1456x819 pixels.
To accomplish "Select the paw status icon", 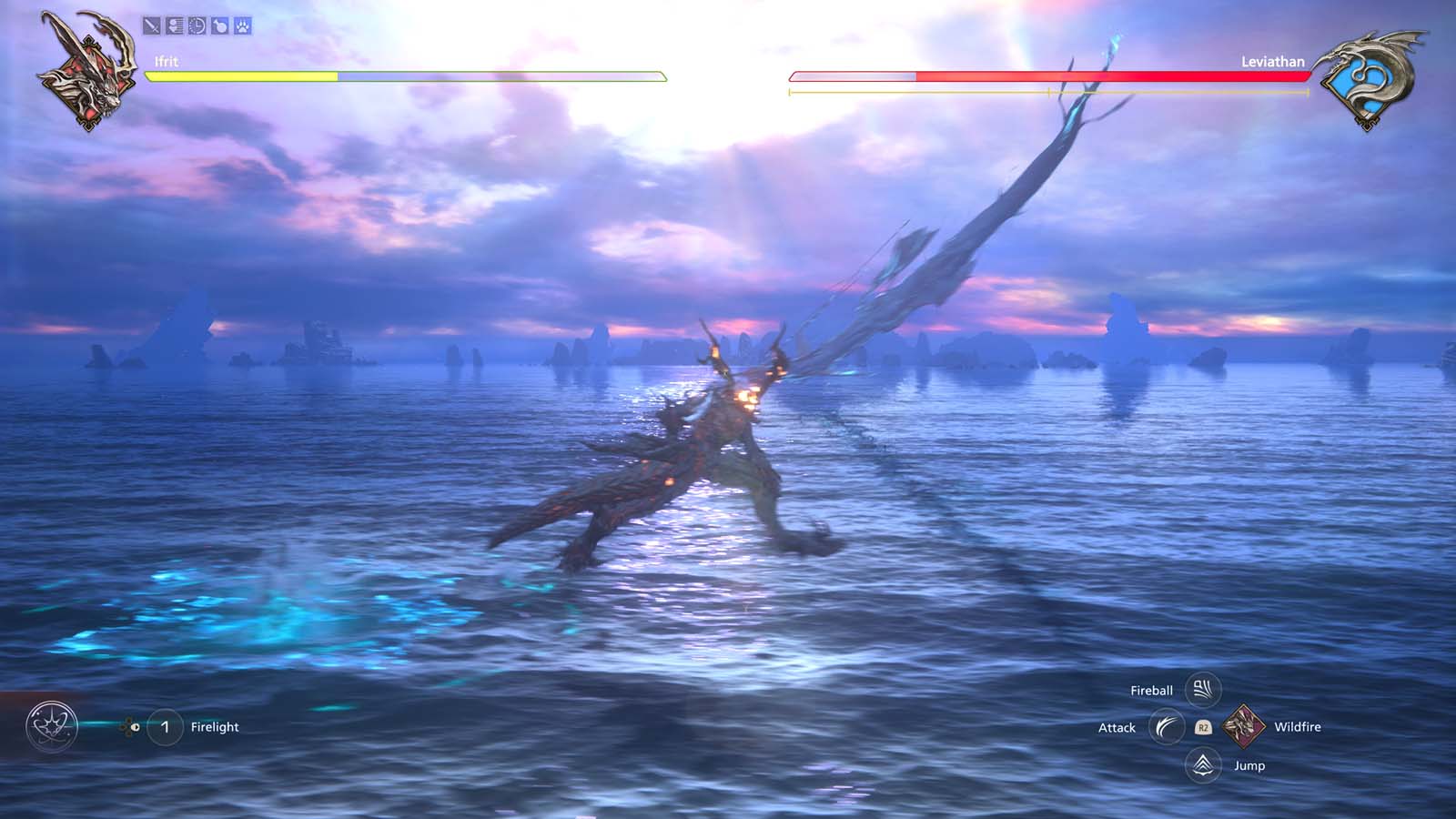I will coord(244,25).
